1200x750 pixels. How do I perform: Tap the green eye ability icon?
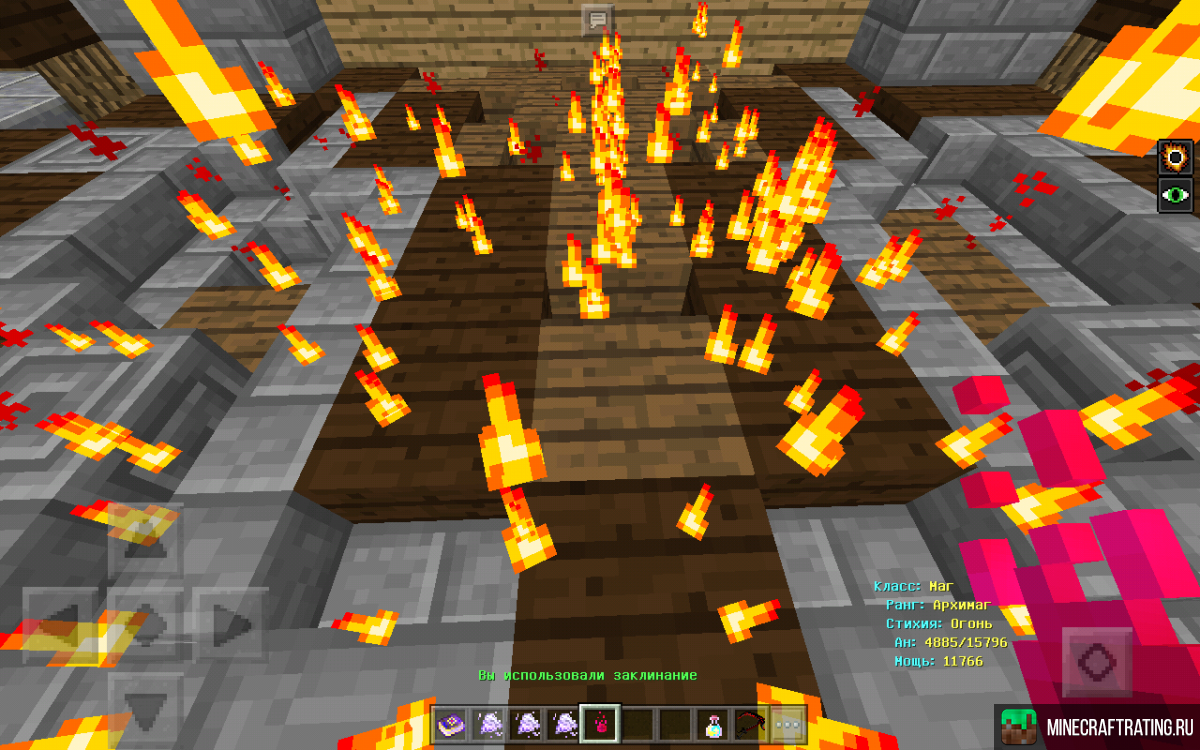point(1177,194)
